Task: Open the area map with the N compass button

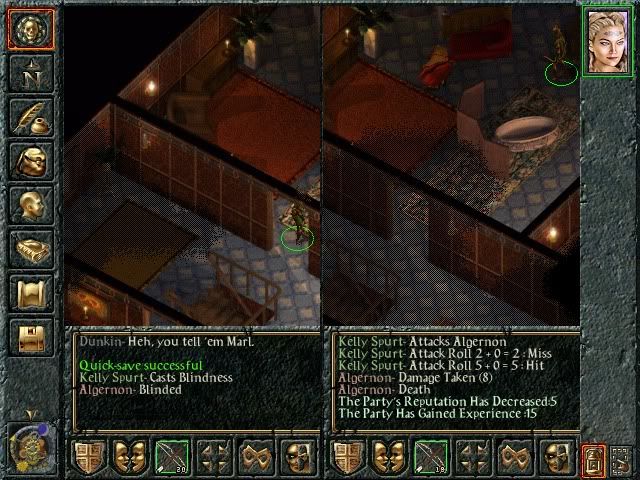Action: 30,73
